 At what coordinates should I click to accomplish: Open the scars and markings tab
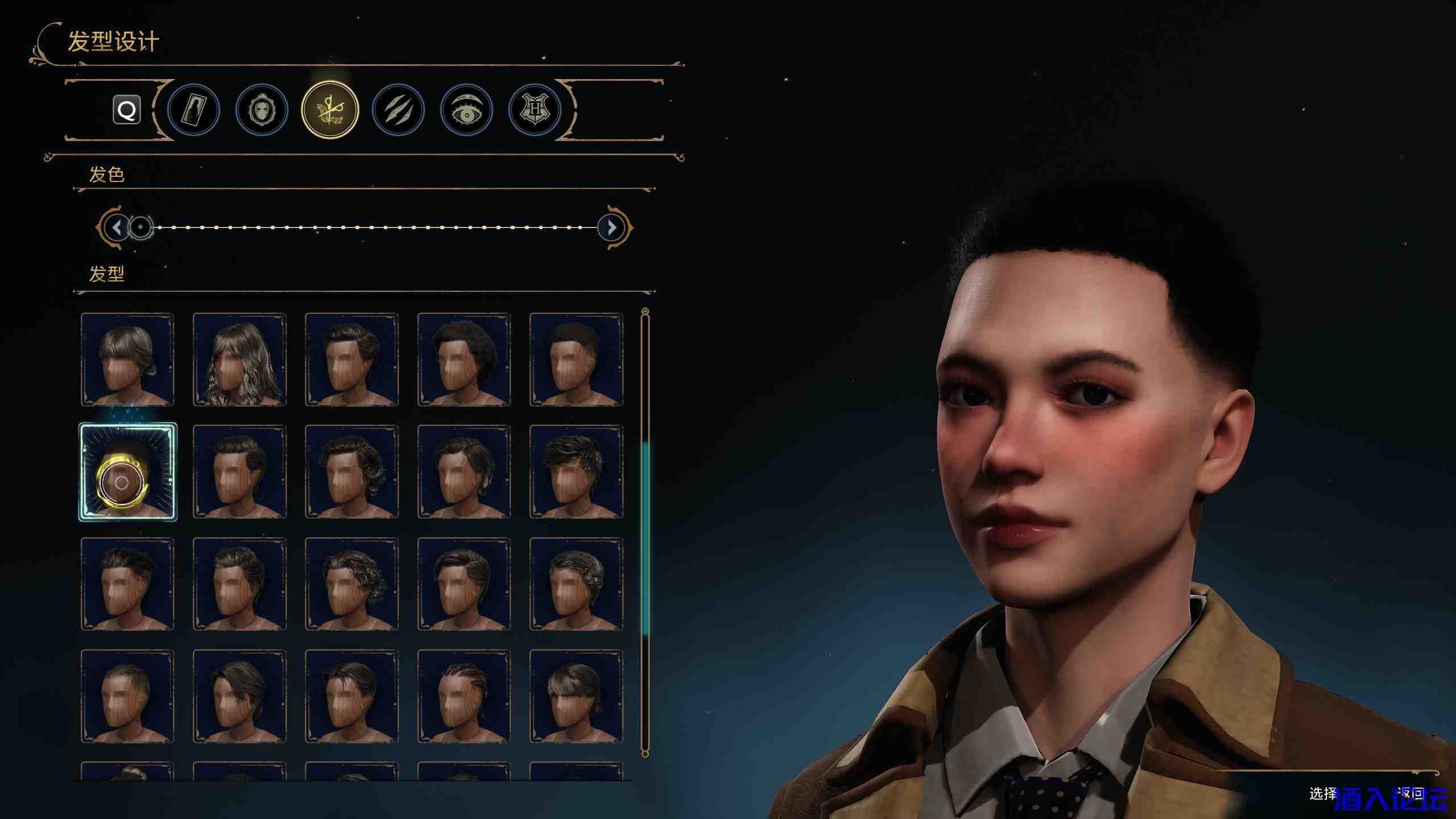coord(398,110)
